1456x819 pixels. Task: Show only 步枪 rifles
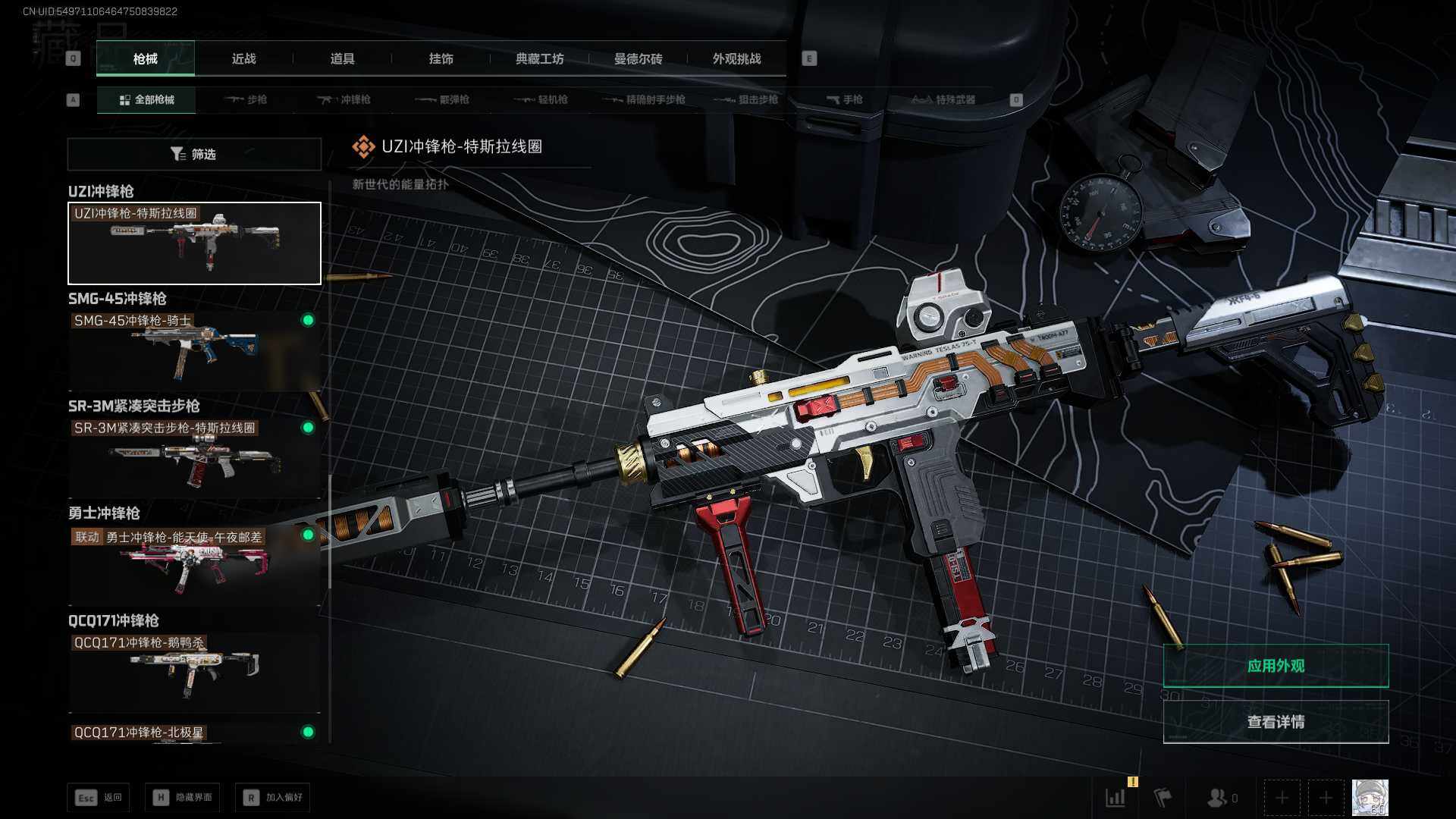tap(246, 99)
